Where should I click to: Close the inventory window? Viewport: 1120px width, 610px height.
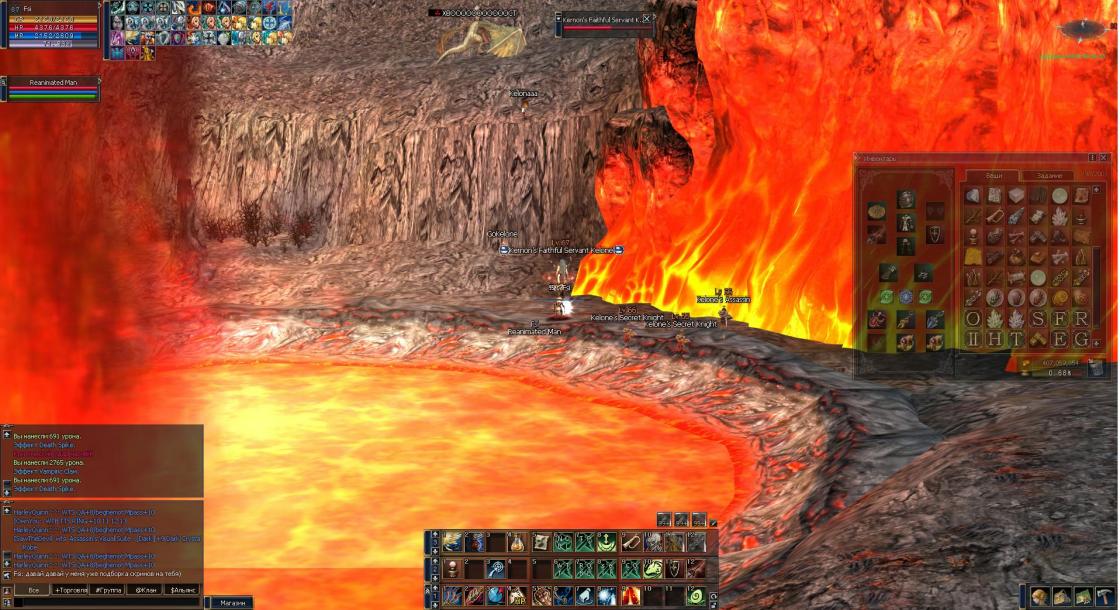pos(1103,157)
